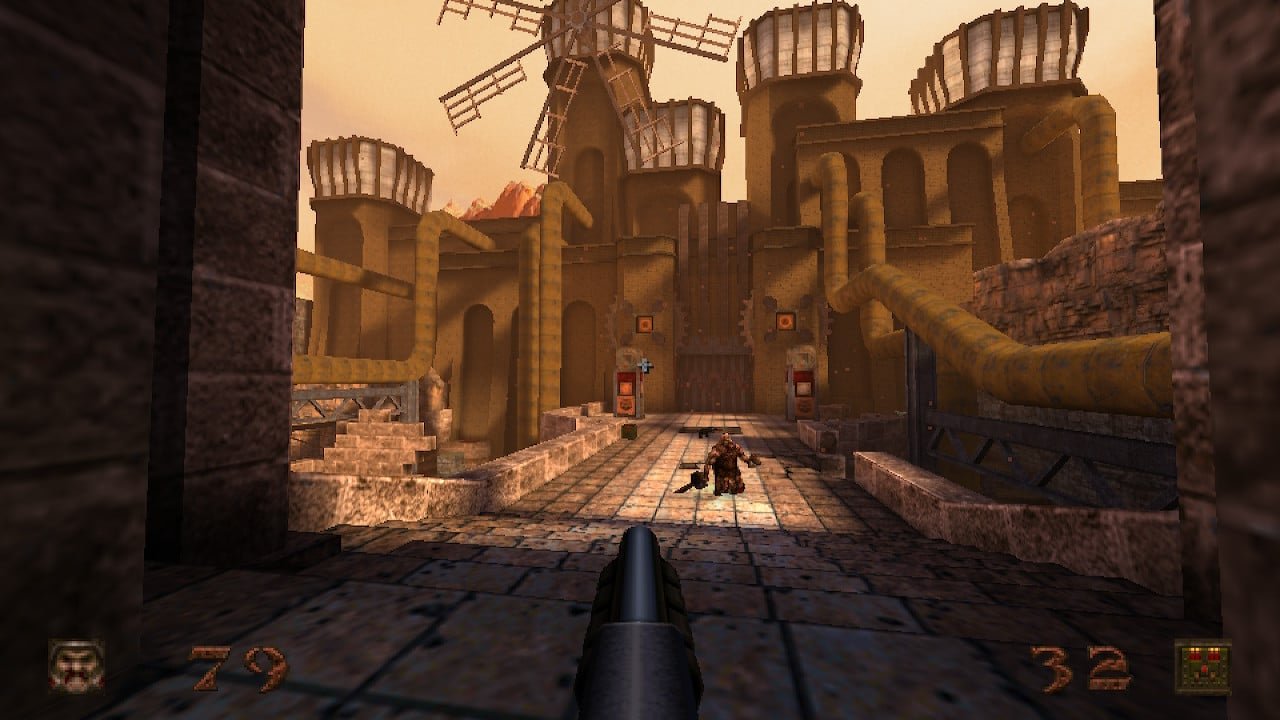Click the orange emblem plaque above the left machine
This screenshot has width=1280, height=720.
[645, 322]
